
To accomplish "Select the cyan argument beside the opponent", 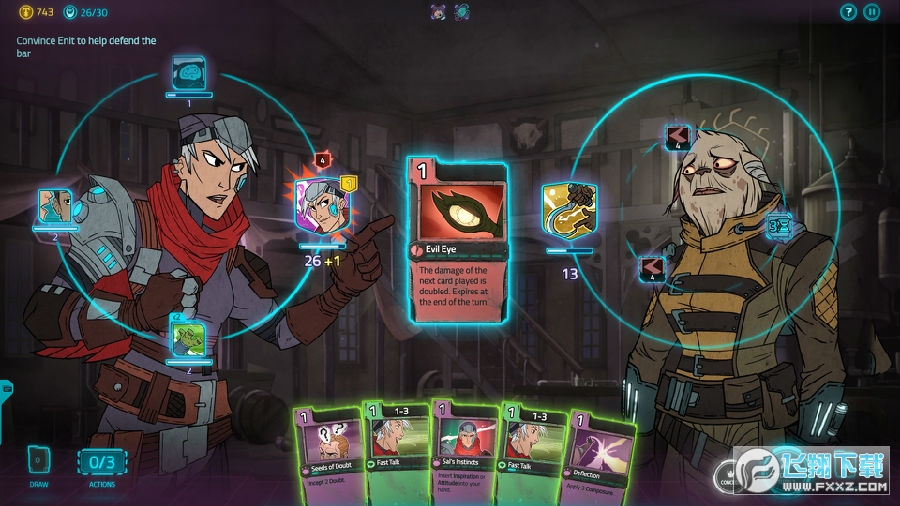I will 779,225.
